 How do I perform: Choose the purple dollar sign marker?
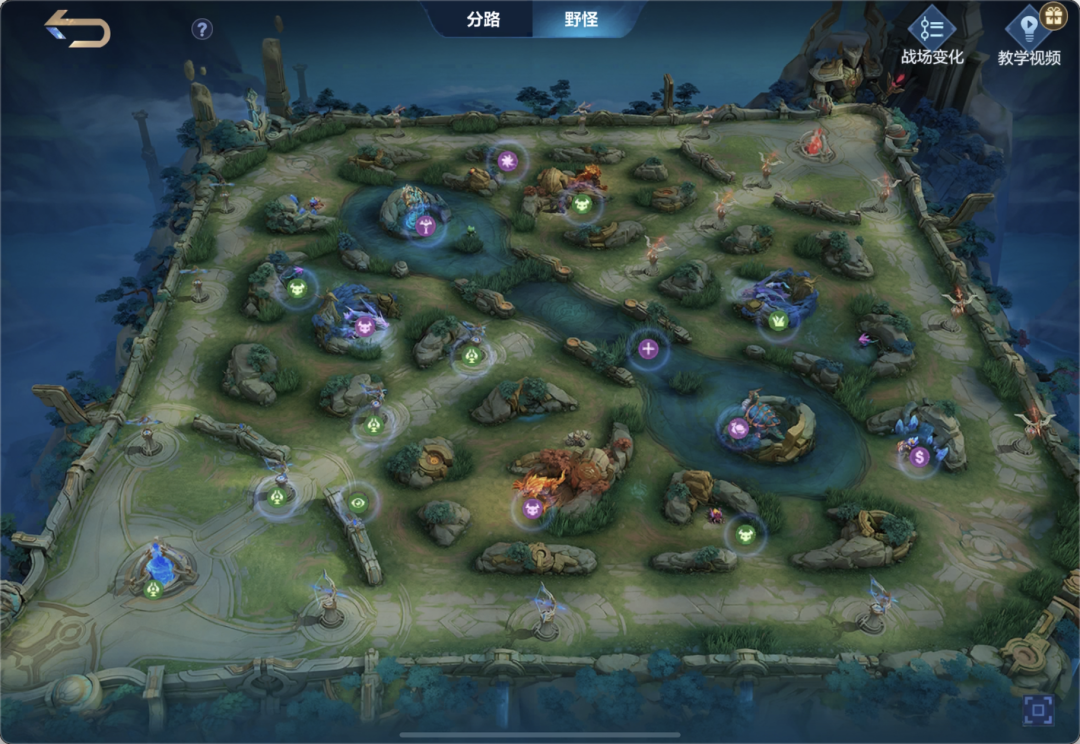pyautogui.click(x=920, y=457)
